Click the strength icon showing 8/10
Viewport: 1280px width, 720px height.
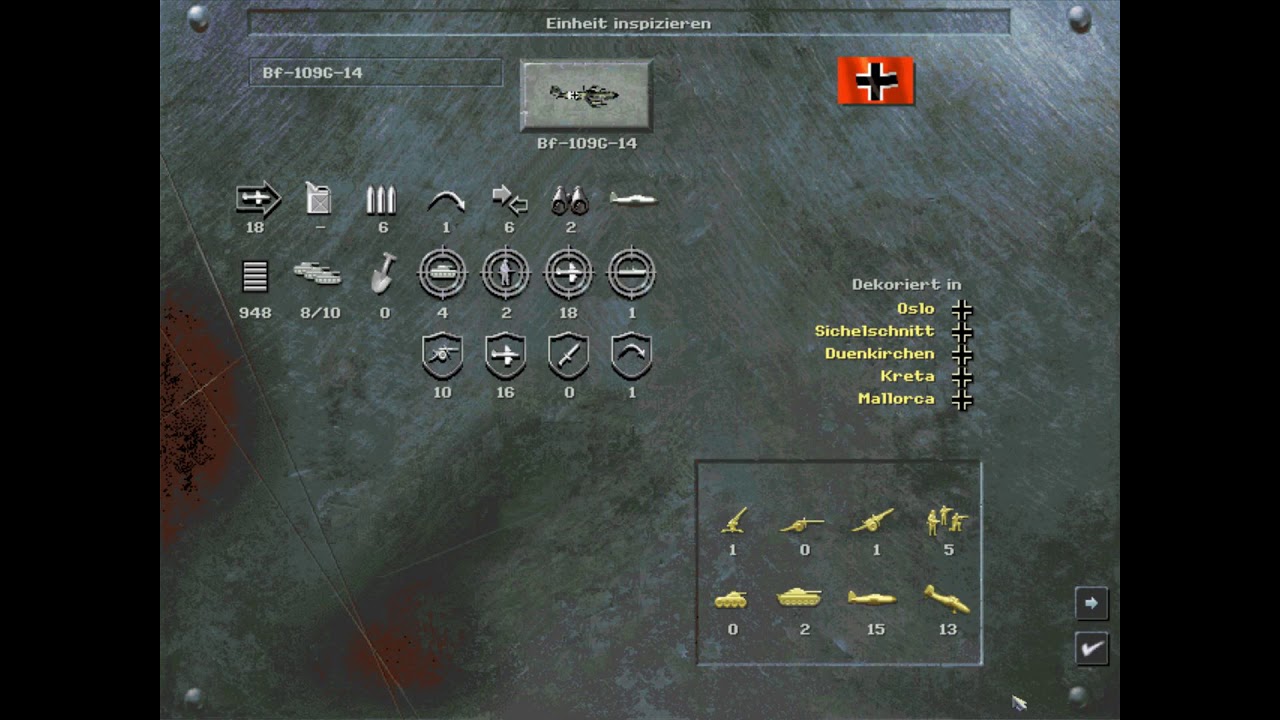(x=320, y=278)
